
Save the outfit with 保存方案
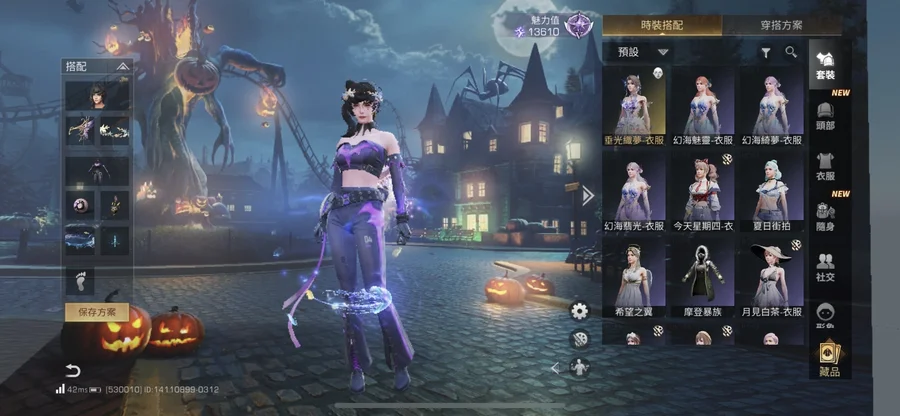pos(97,311)
